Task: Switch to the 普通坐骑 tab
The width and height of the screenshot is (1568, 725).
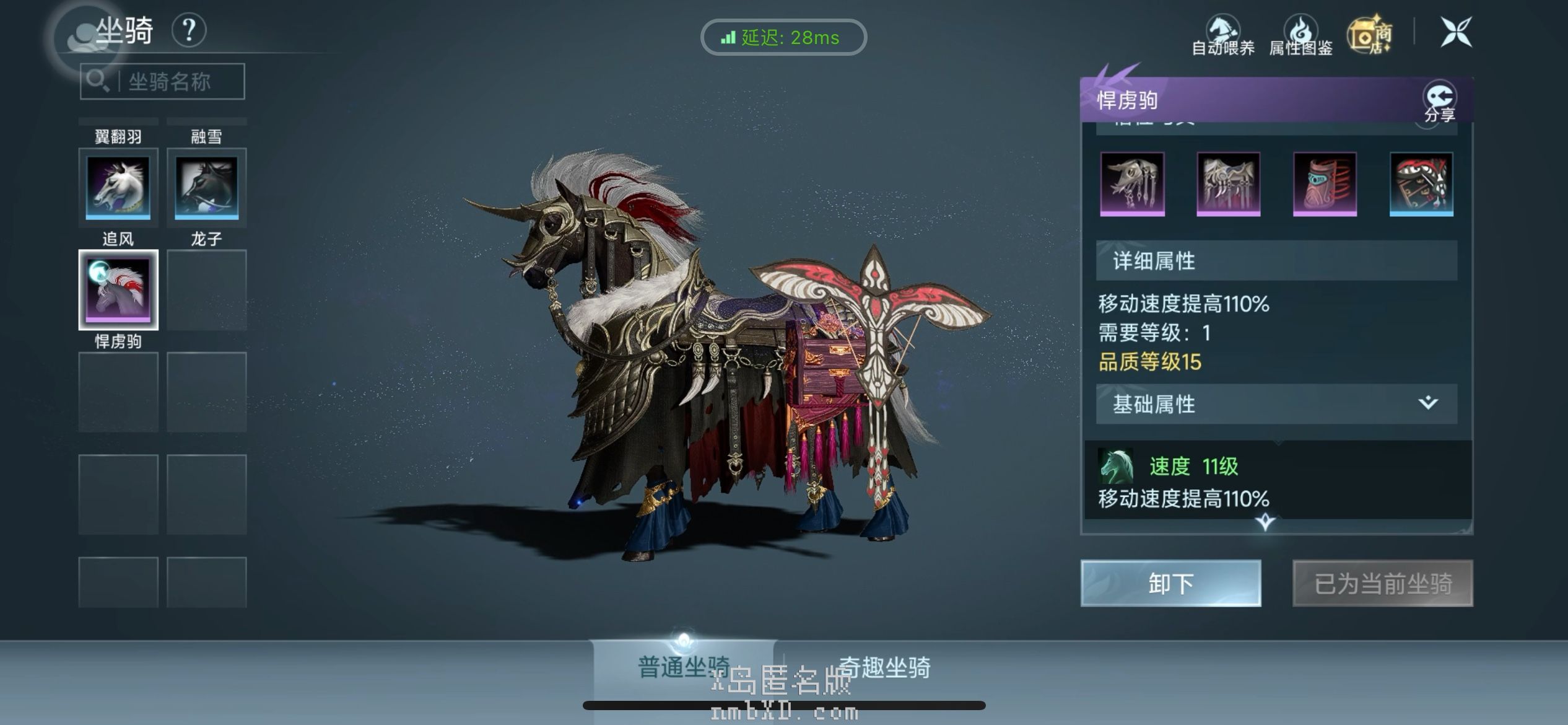Action: coord(683,667)
